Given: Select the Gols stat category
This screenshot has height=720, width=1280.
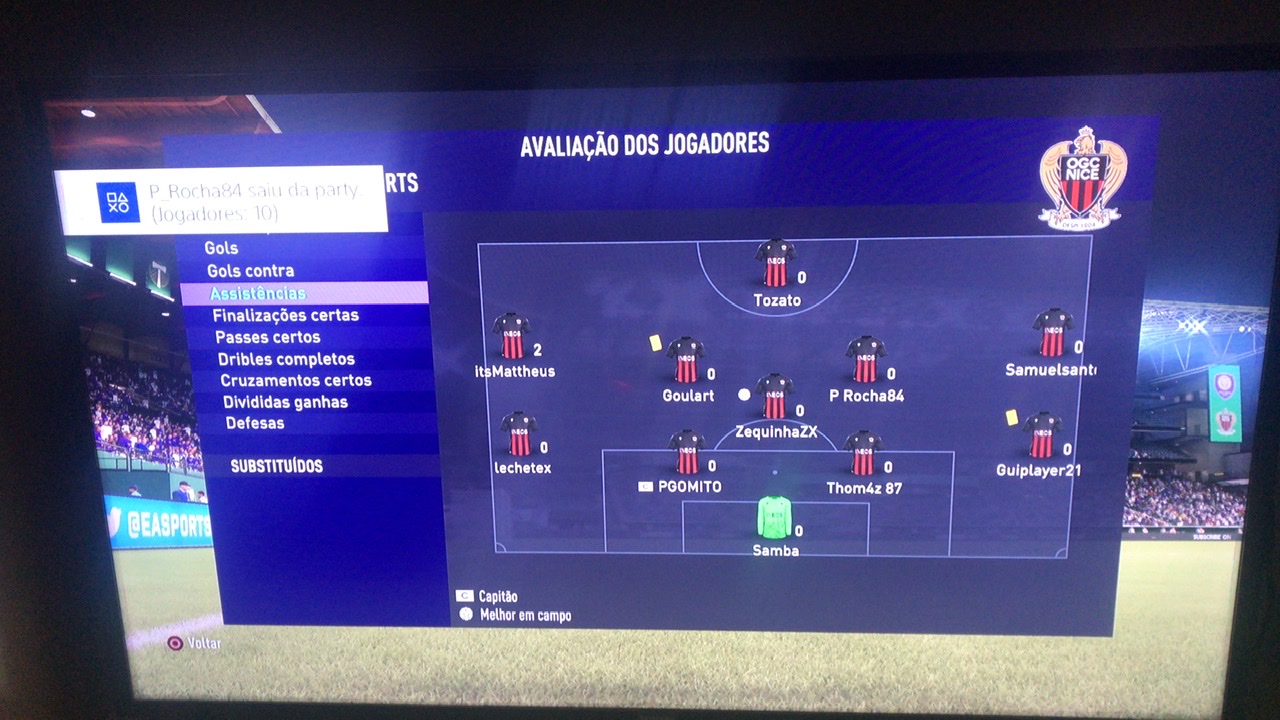Looking at the screenshot, I should click(x=222, y=248).
